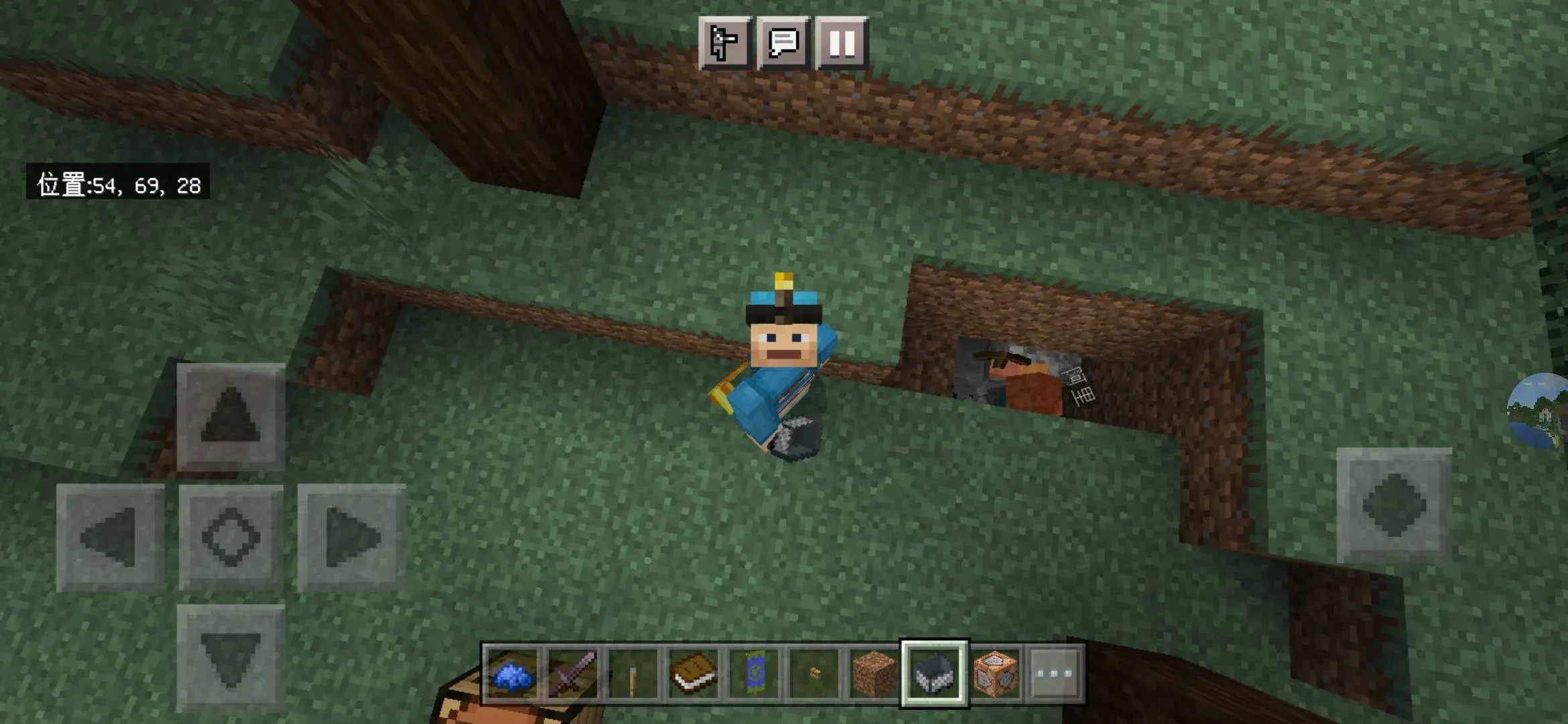
Task: Select the blue dye hotbar slot
Action: (x=513, y=674)
